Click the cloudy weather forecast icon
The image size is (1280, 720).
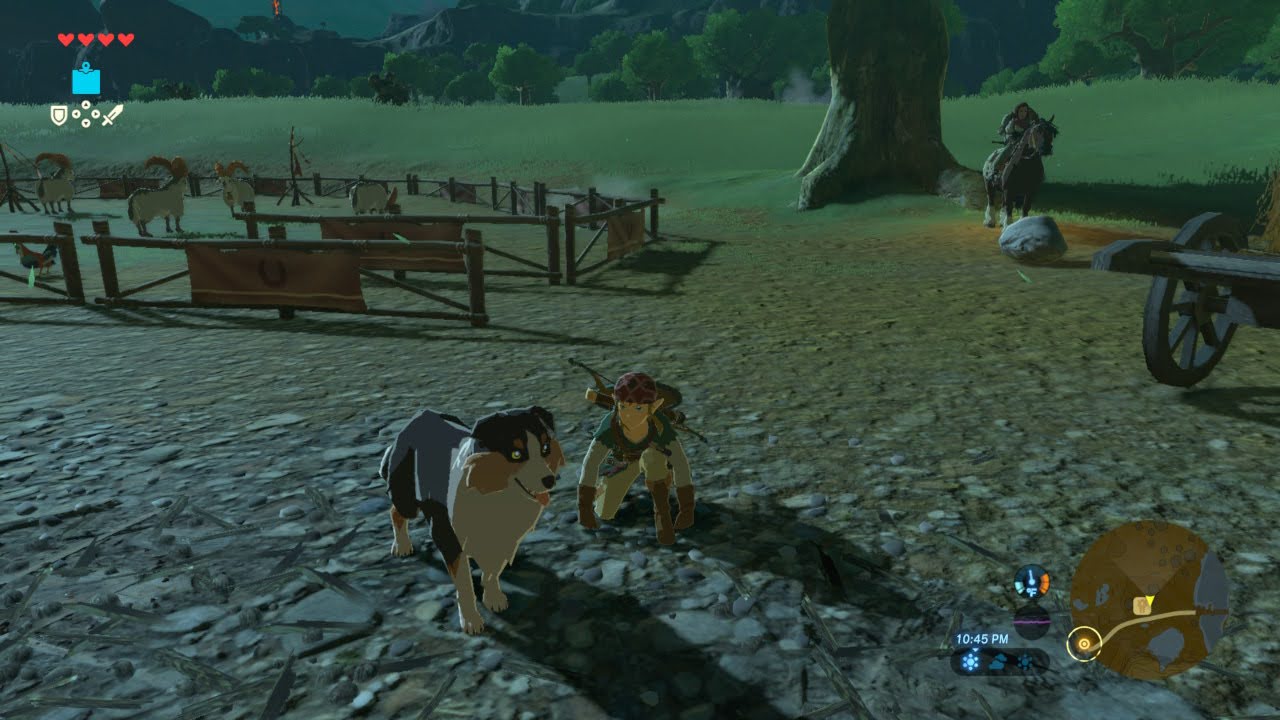[x=999, y=661]
